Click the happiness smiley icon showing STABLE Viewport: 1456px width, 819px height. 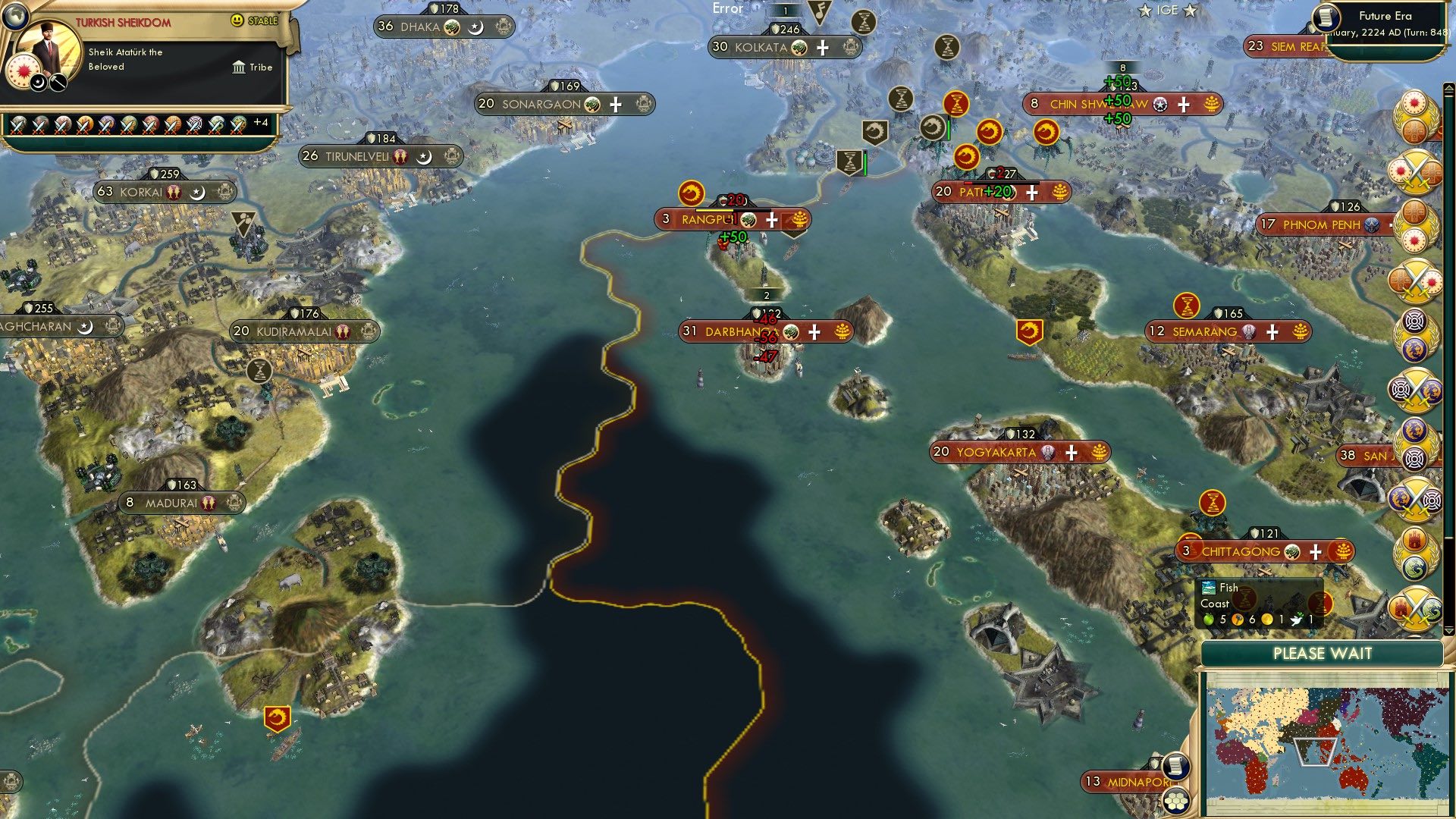tap(237, 20)
